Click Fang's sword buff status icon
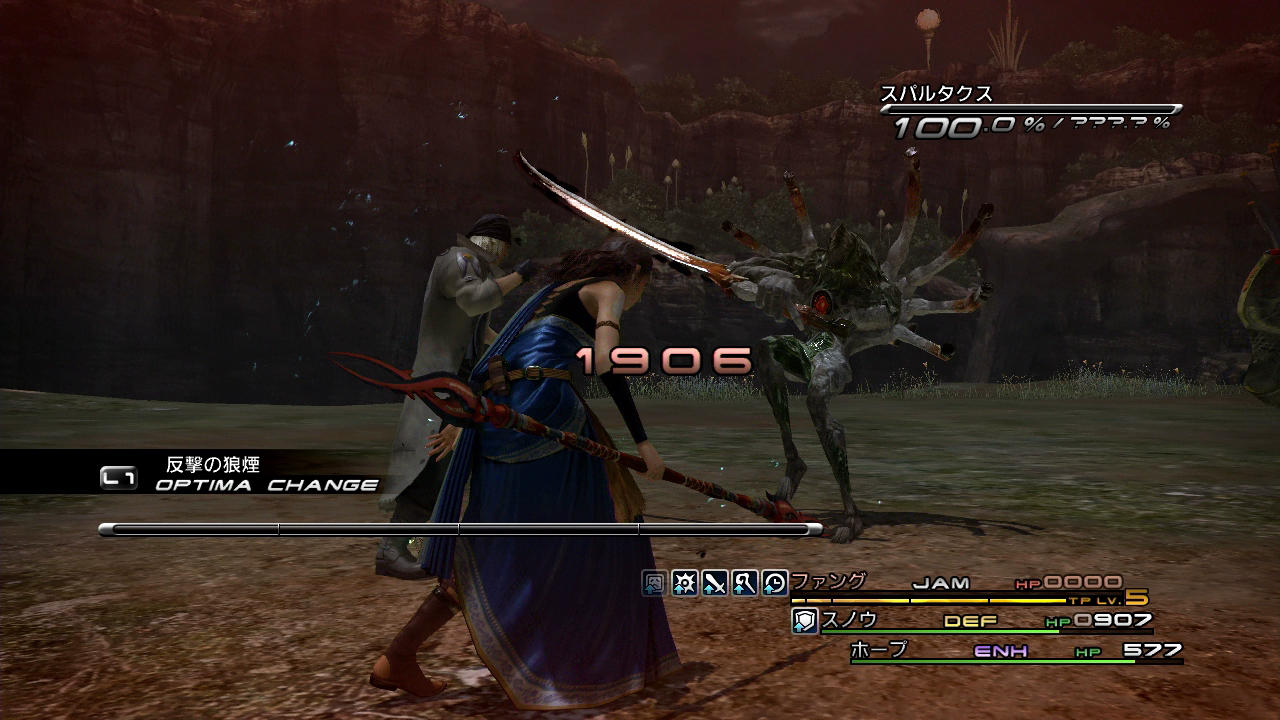 [714, 583]
